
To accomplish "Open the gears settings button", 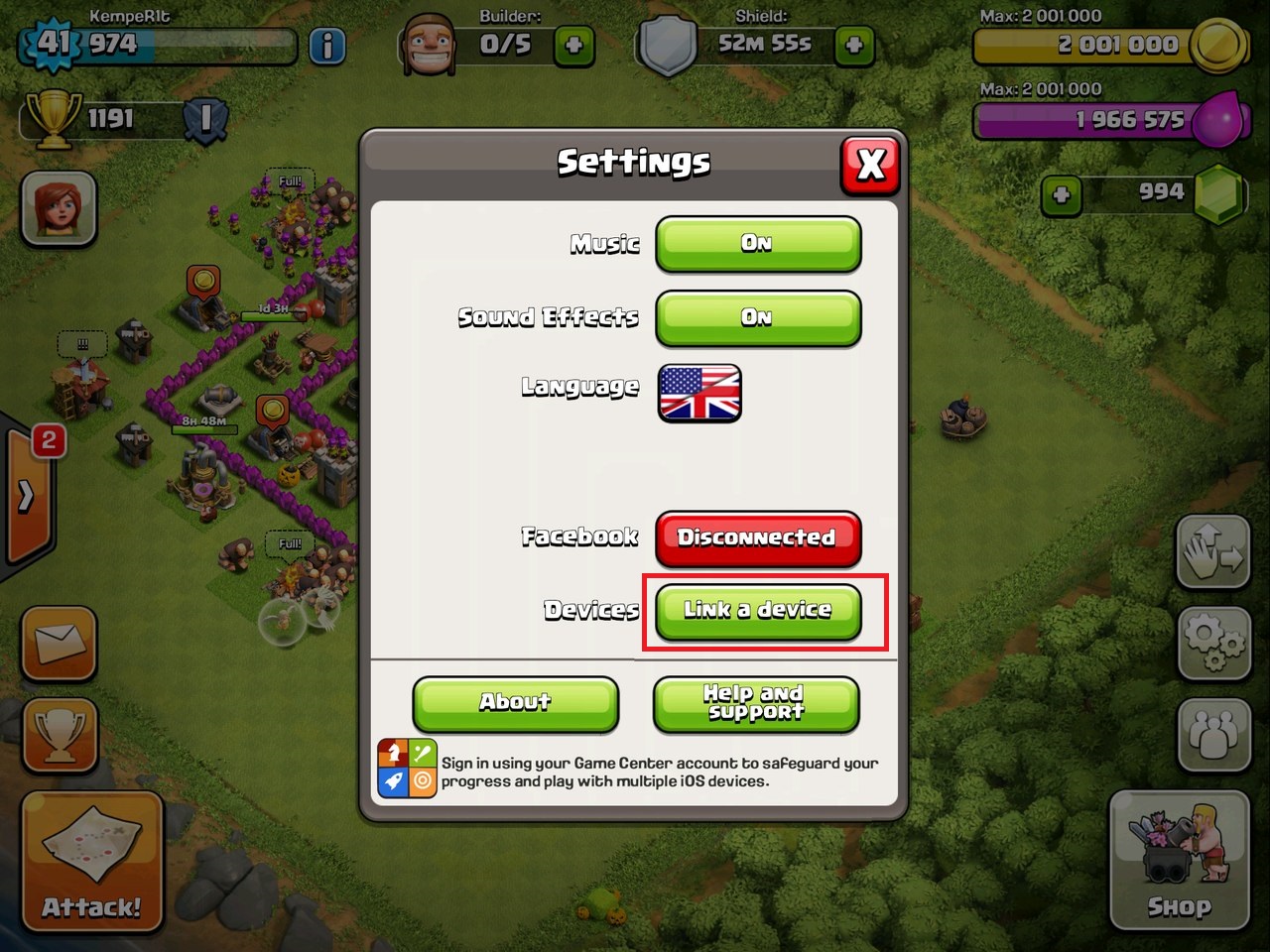I will tap(1214, 643).
